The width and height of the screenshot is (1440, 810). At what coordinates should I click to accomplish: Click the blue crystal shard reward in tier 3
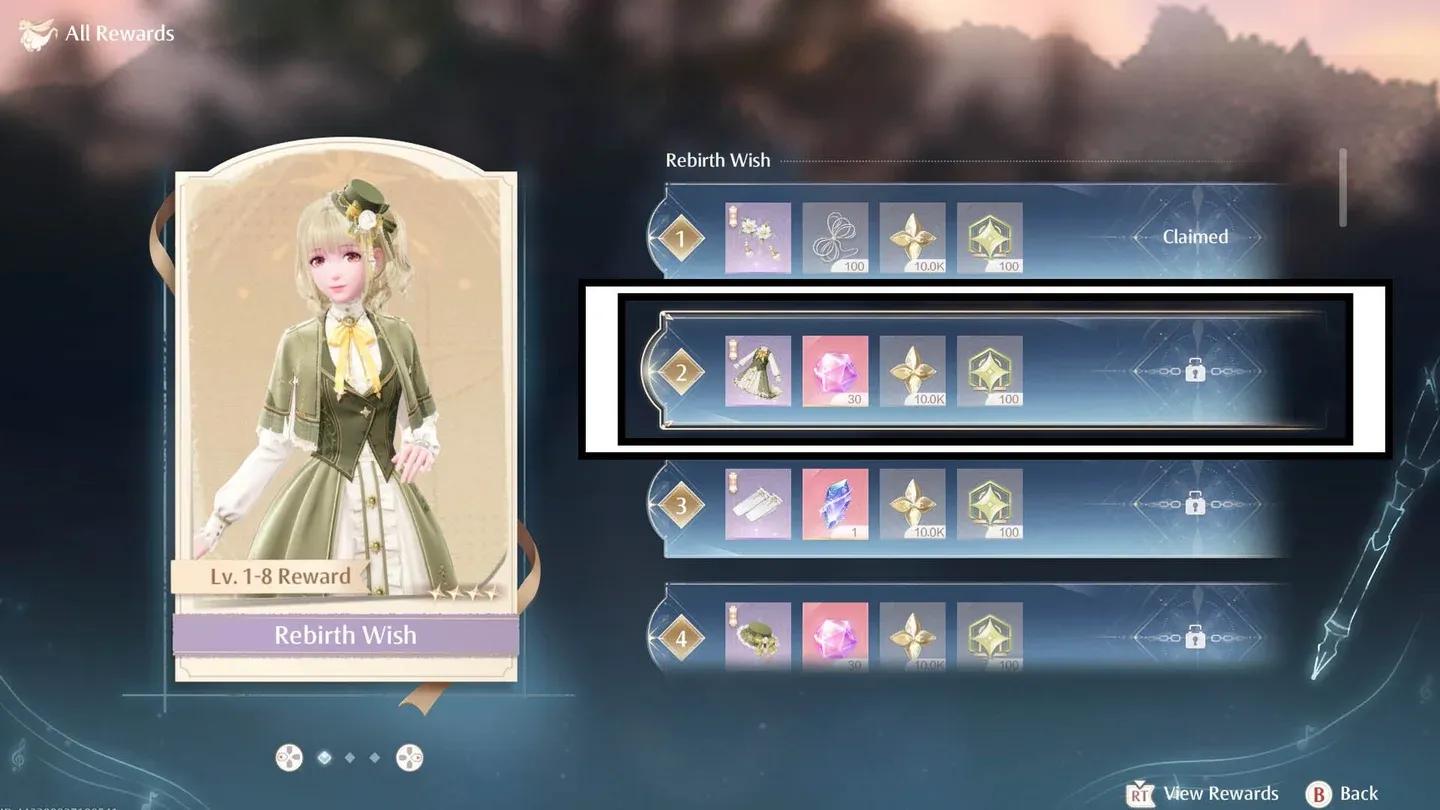point(835,504)
